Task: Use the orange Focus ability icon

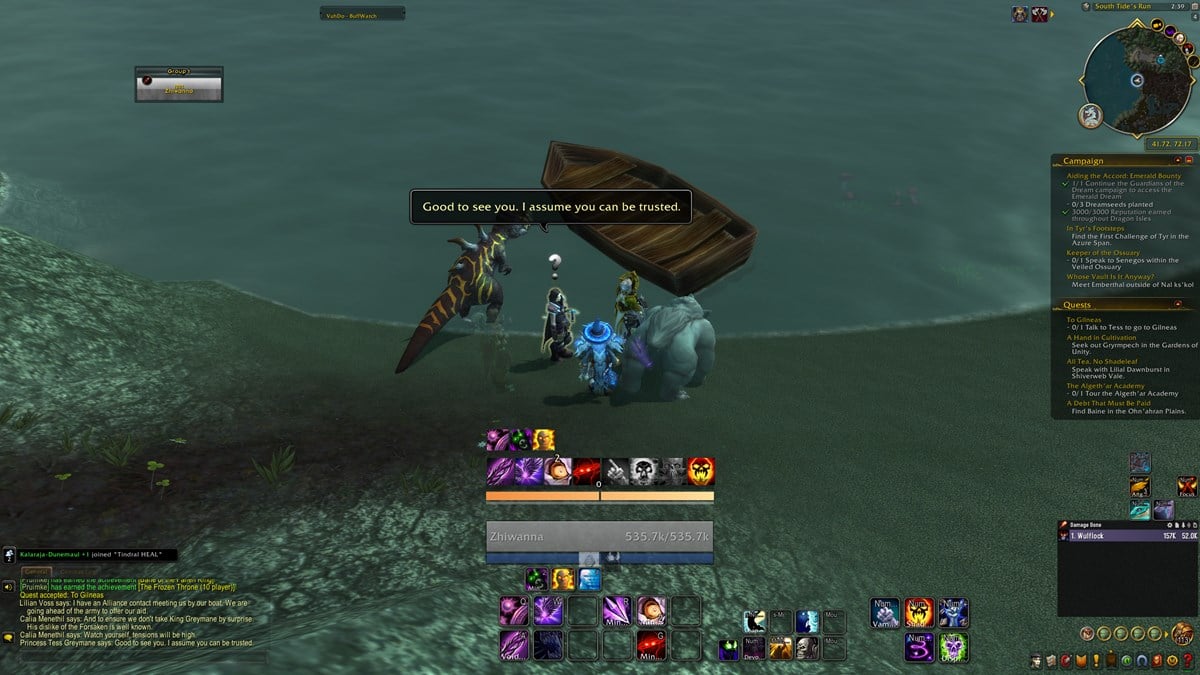Action: 1186,486
